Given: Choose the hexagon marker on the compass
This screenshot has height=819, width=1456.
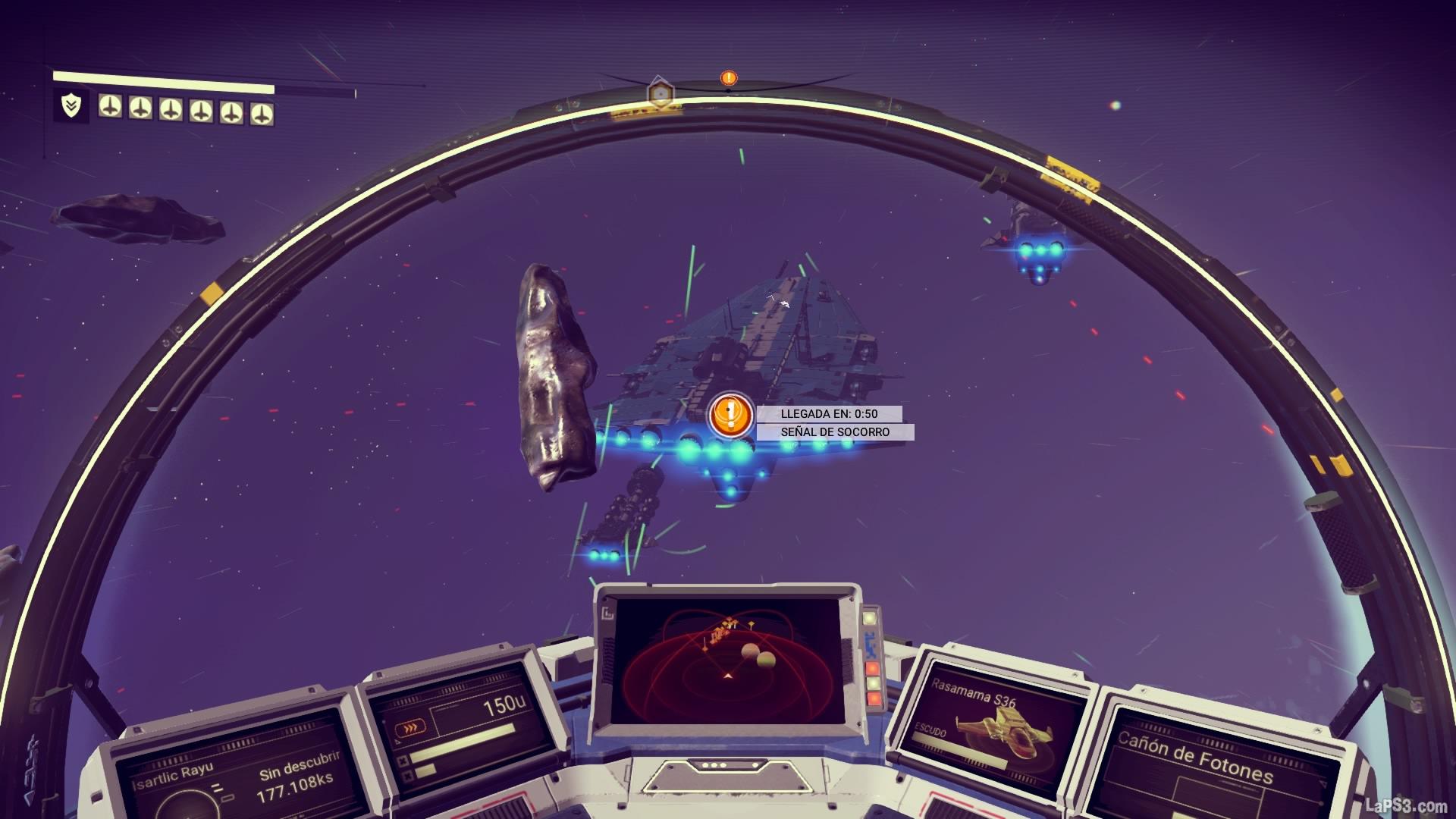Looking at the screenshot, I should pos(661,94).
